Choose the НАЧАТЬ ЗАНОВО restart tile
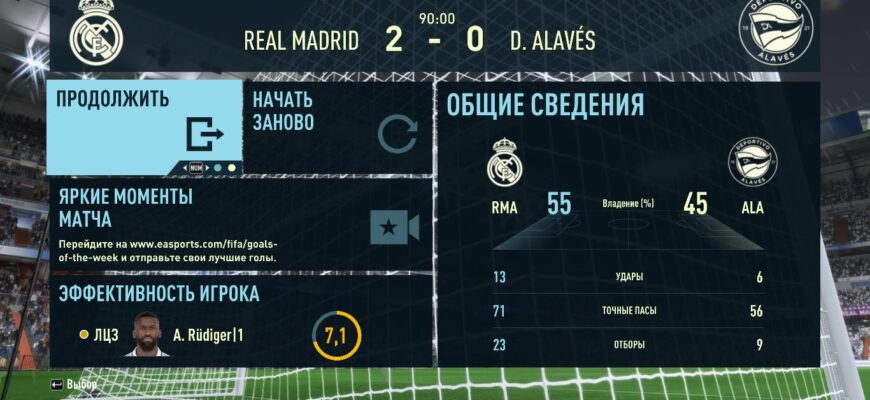The width and height of the screenshot is (870, 400). [x=336, y=126]
